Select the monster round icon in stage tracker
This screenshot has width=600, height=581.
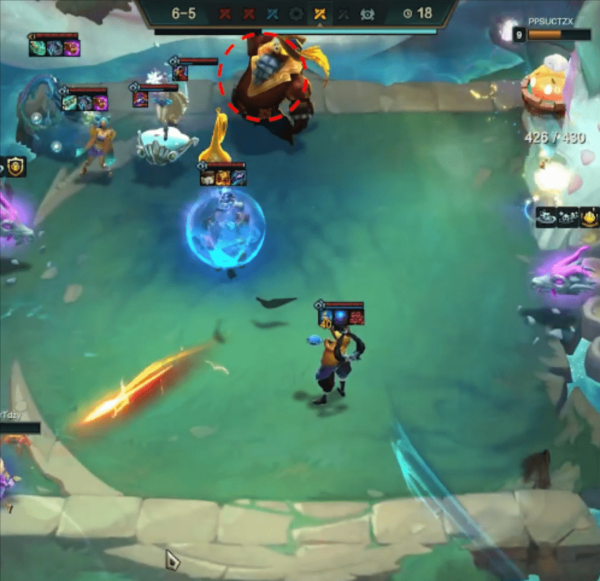[x=368, y=14]
